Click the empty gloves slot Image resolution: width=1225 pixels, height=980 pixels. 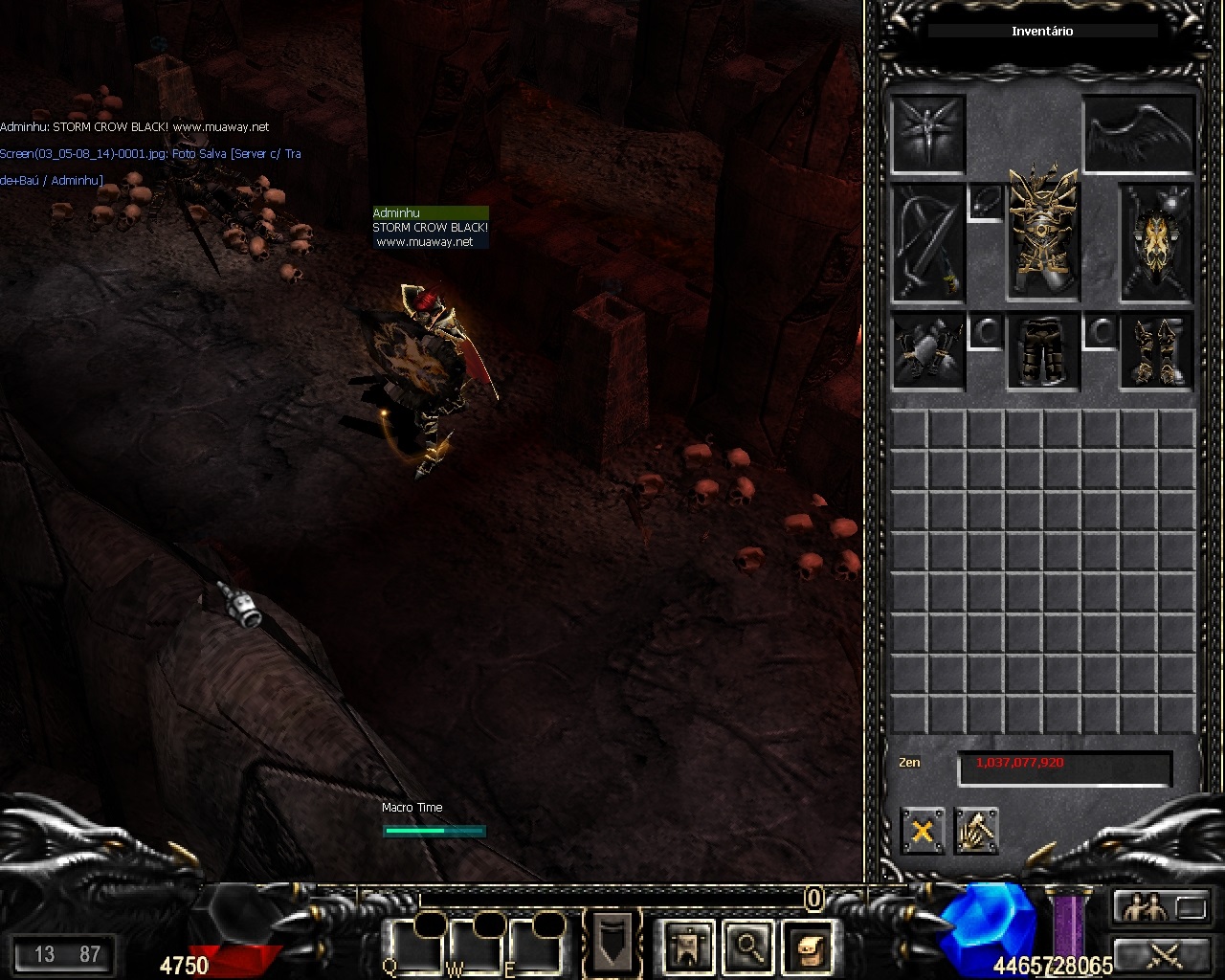(x=927, y=351)
